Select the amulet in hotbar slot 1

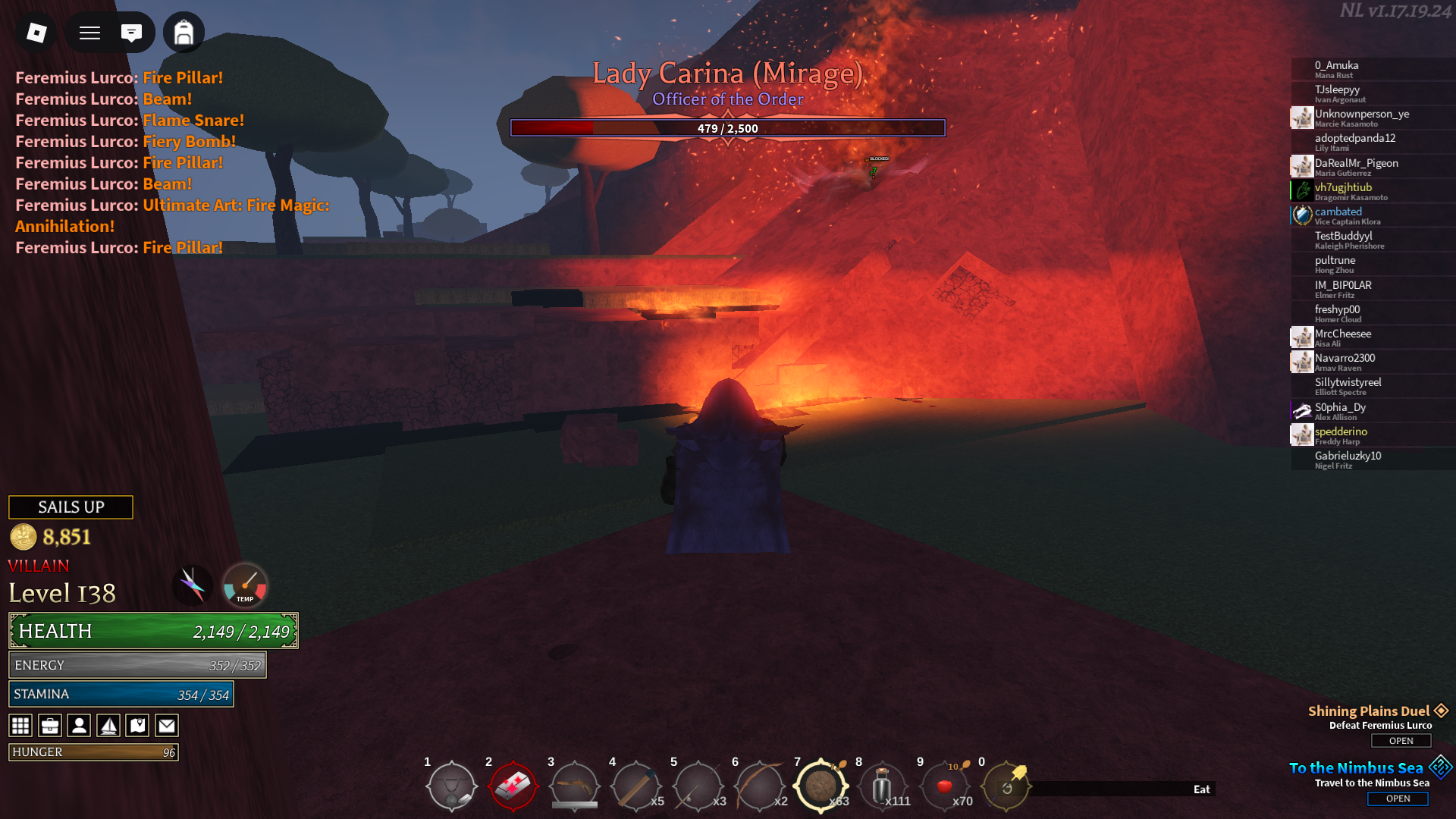[452, 786]
